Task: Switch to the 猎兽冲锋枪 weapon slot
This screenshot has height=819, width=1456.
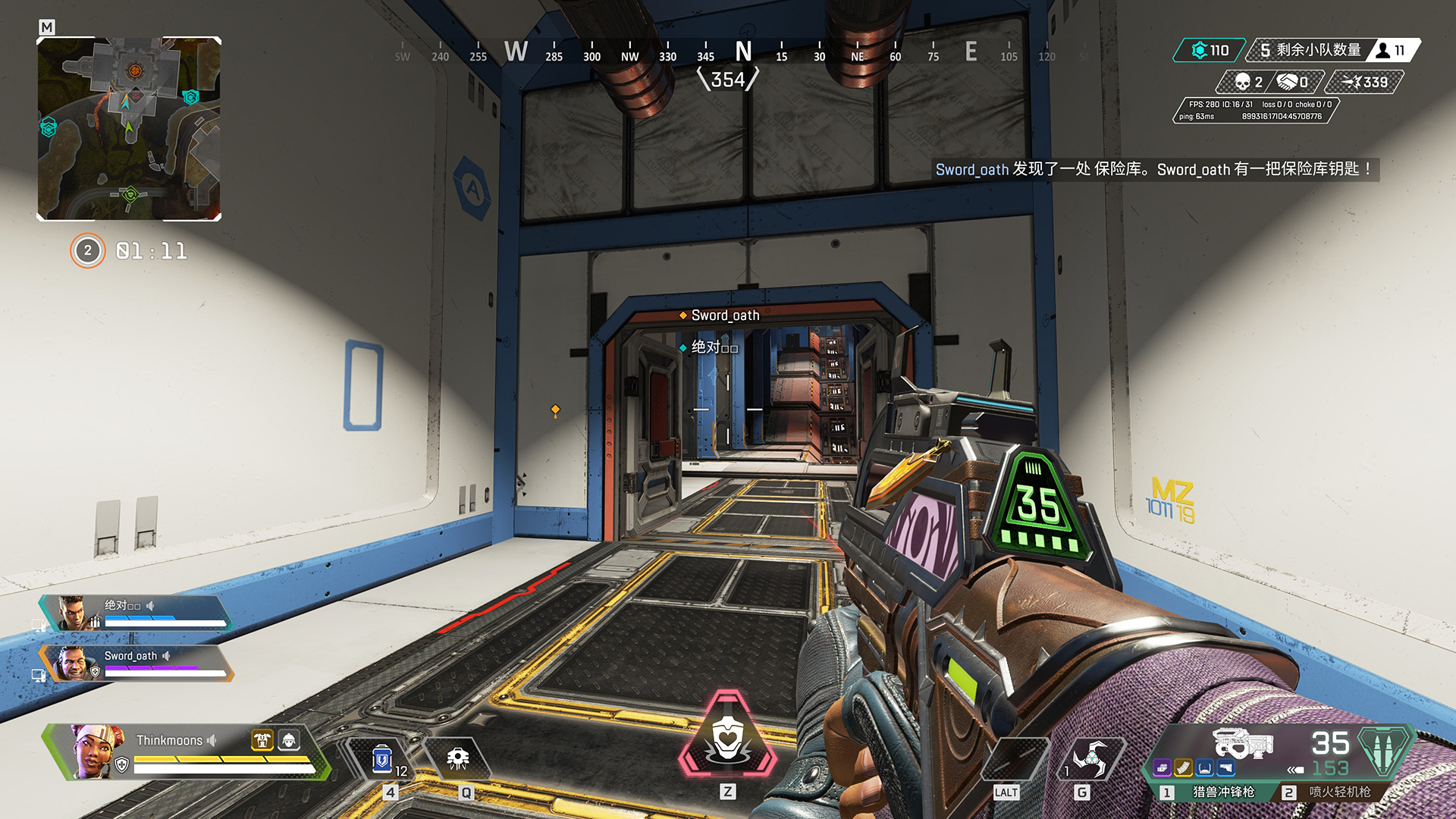Action: 1223,792
